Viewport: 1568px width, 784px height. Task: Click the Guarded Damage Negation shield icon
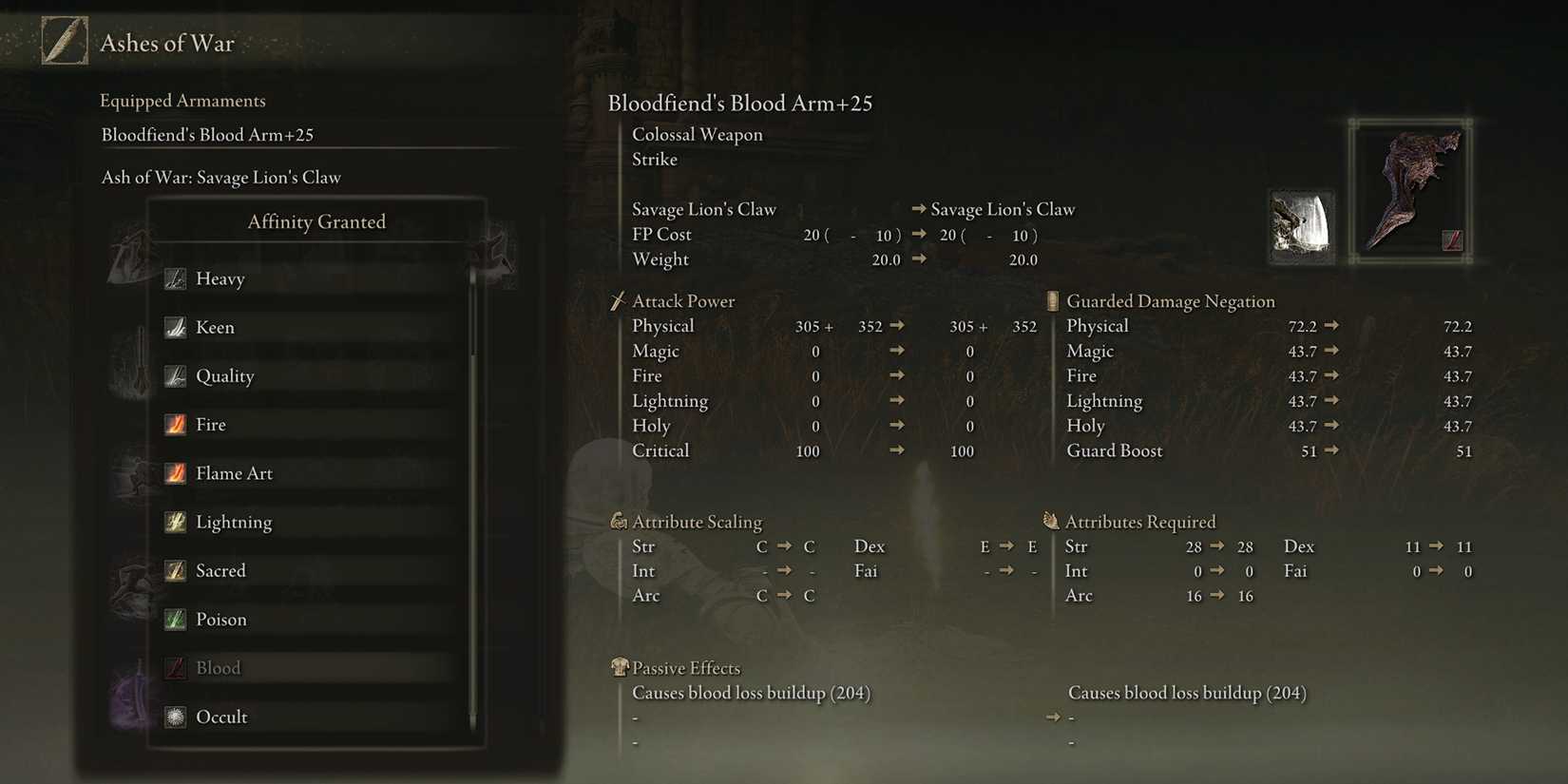click(1051, 300)
